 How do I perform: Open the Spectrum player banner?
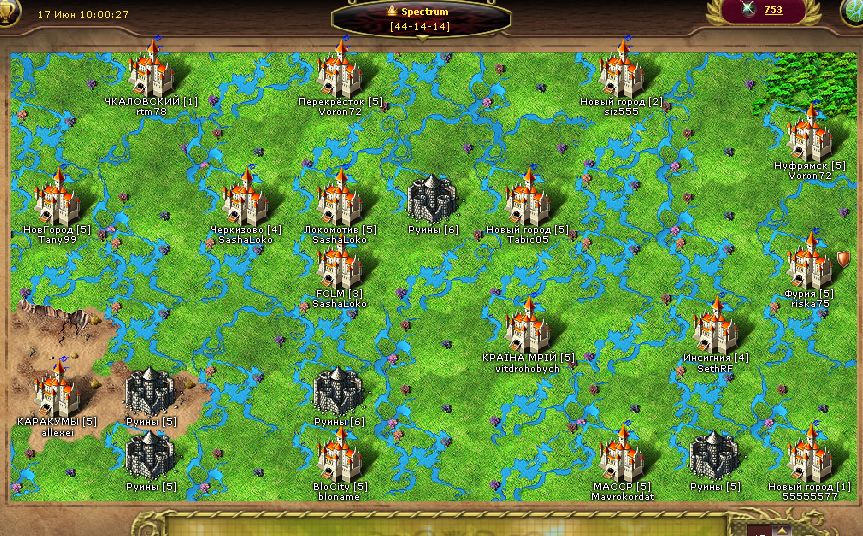coord(419,17)
